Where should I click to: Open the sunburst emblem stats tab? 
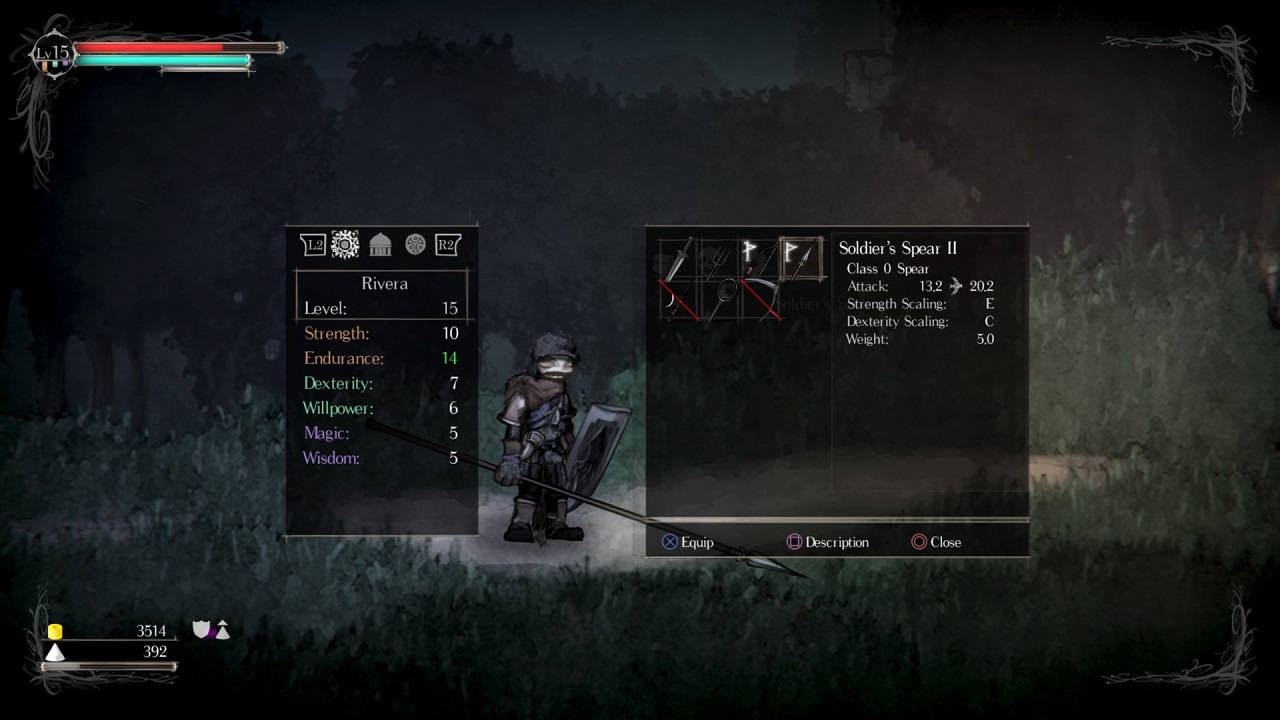(x=345, y=244)
